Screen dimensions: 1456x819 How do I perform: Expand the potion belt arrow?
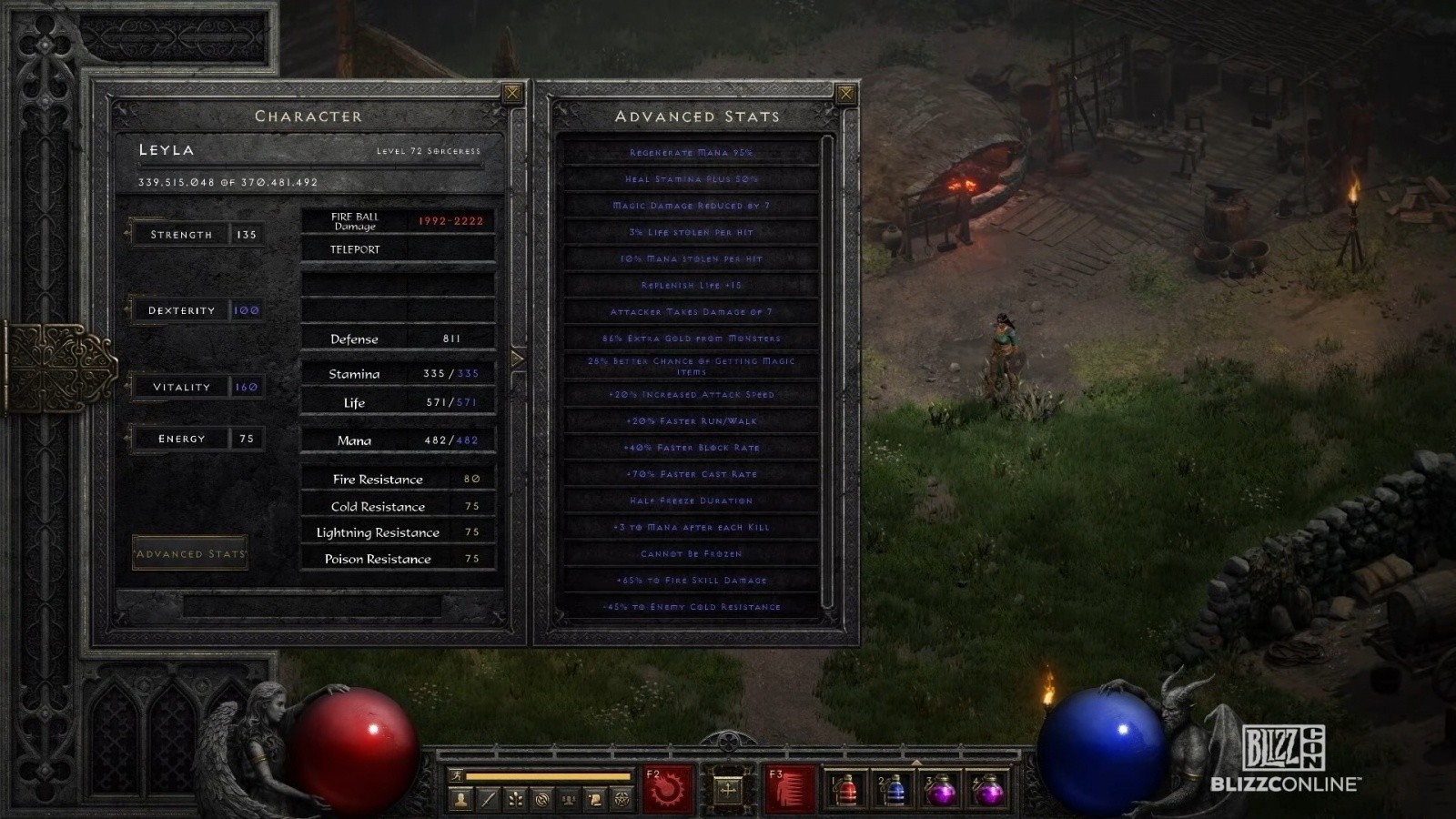point(916,762)
